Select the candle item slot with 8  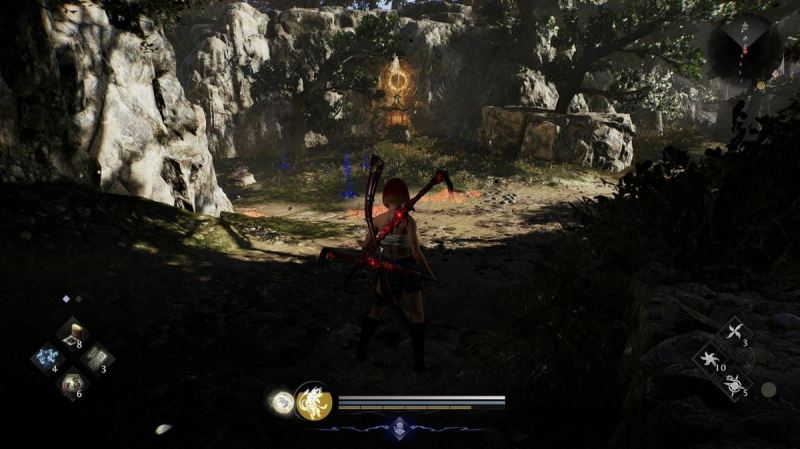[x=72, y=335]
